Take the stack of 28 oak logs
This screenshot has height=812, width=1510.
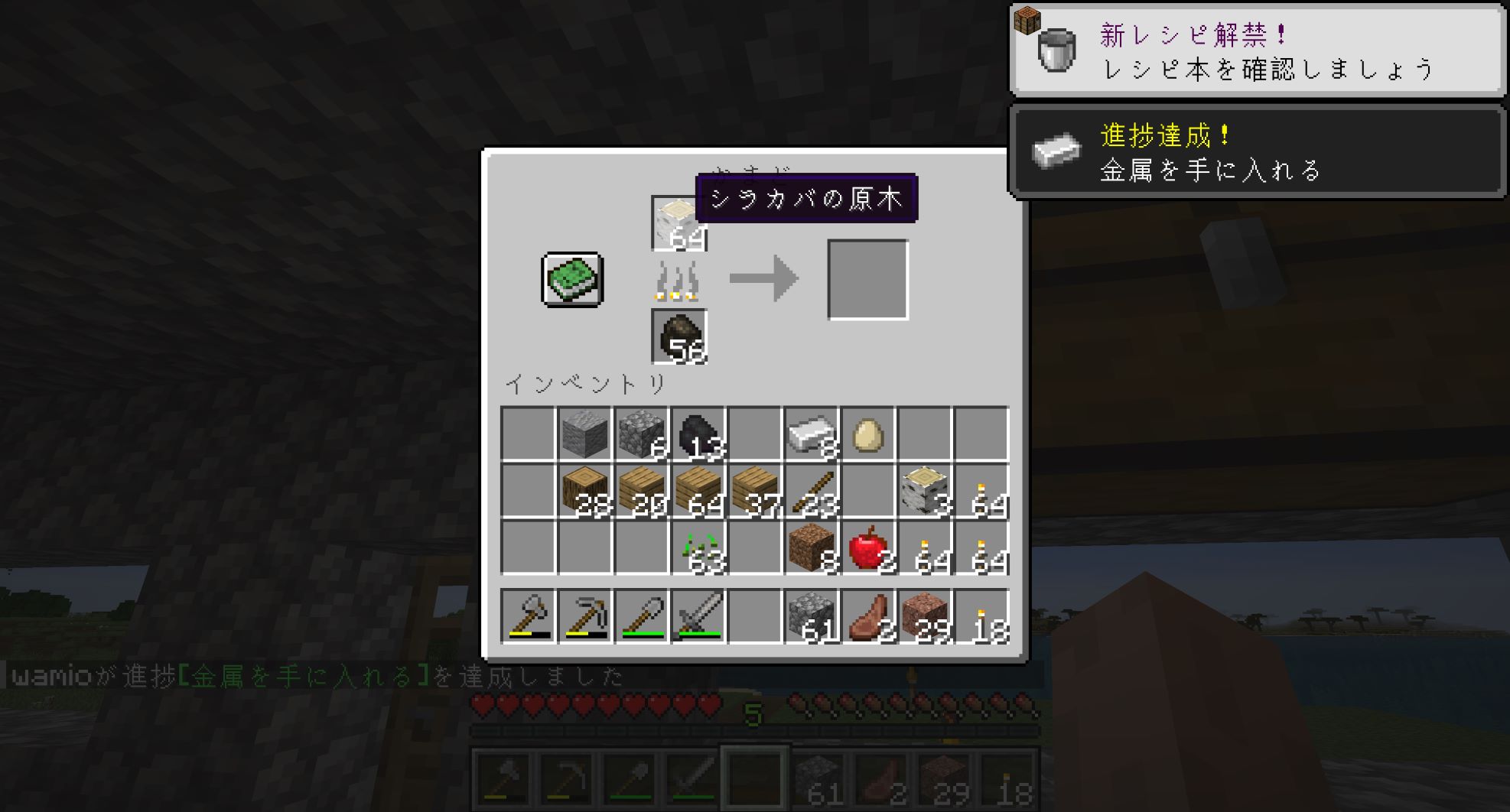tap(584, 491)
